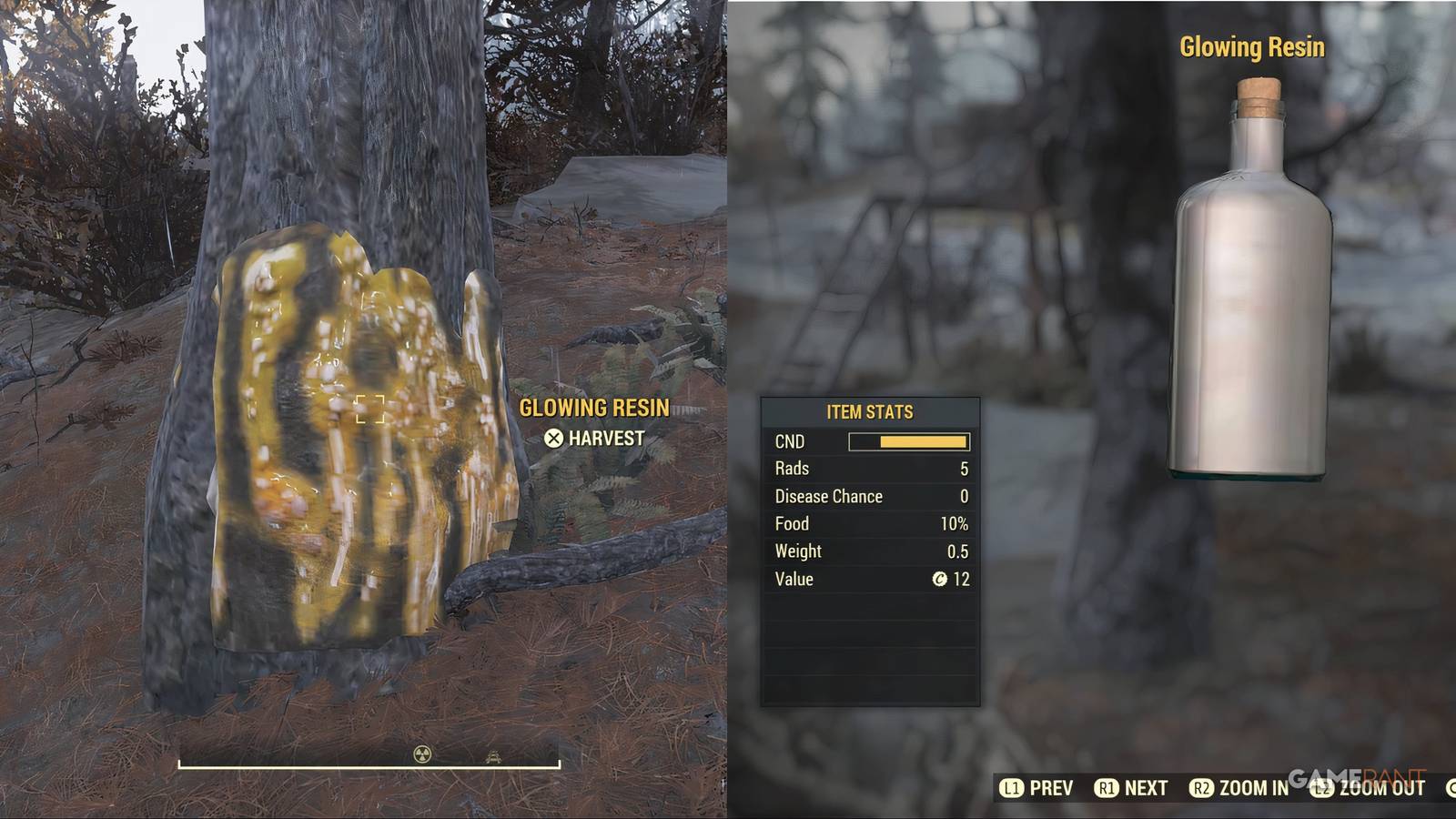Screen dimensions: 1456x819
Task: Click ZOOM IN on the bottom bar
Action: point(1253,787)
